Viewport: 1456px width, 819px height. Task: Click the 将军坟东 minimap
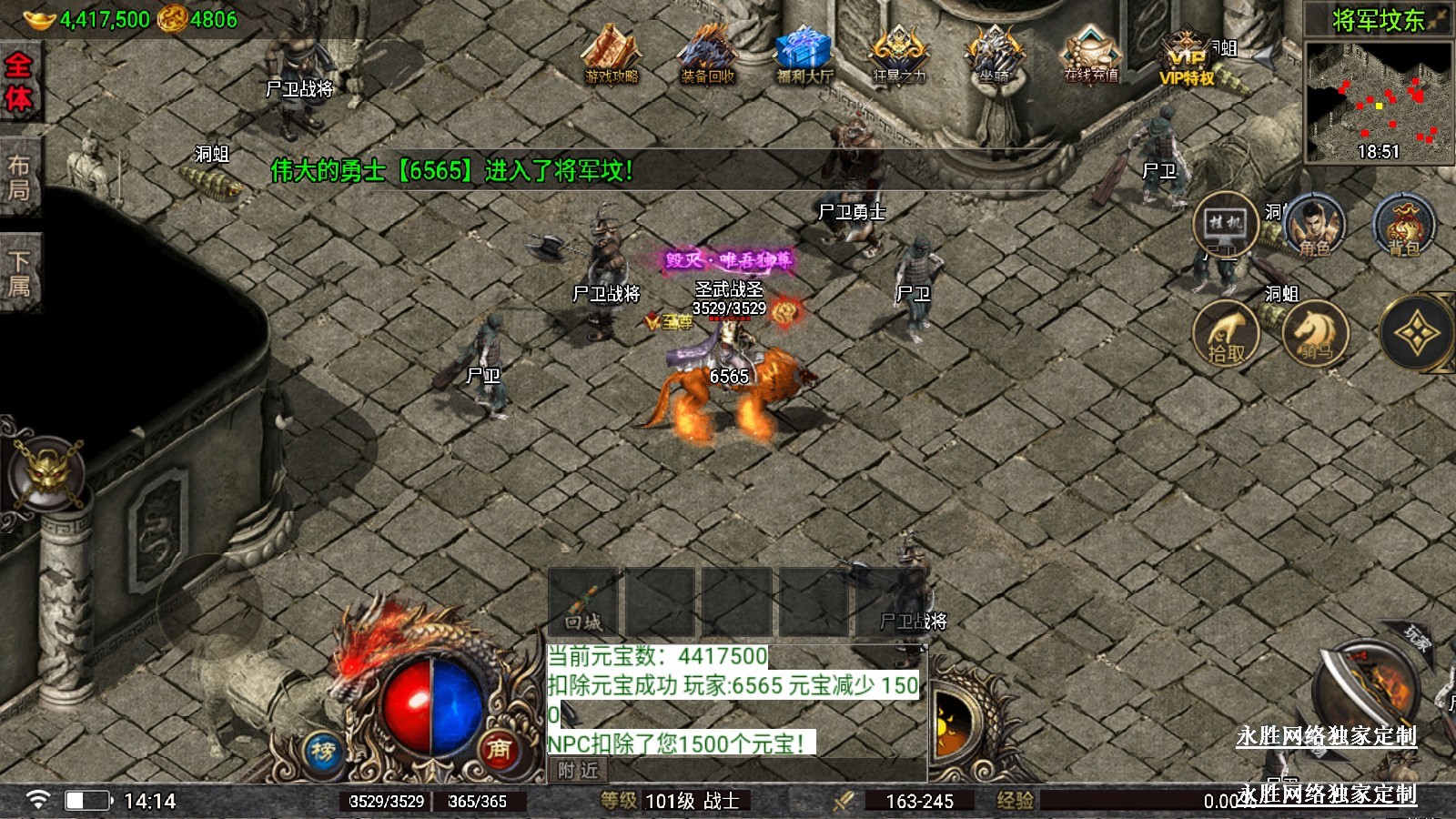tap(1379, 98)
